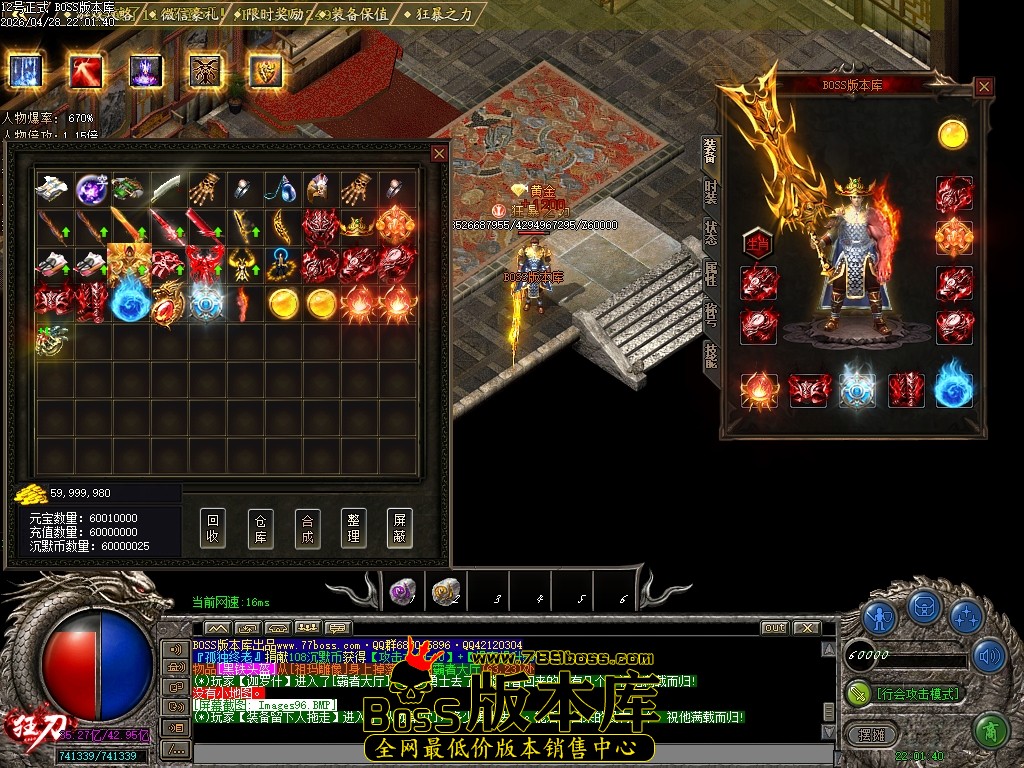
Task: Sort the bag with 整理
Action: (x=353, y=527)
